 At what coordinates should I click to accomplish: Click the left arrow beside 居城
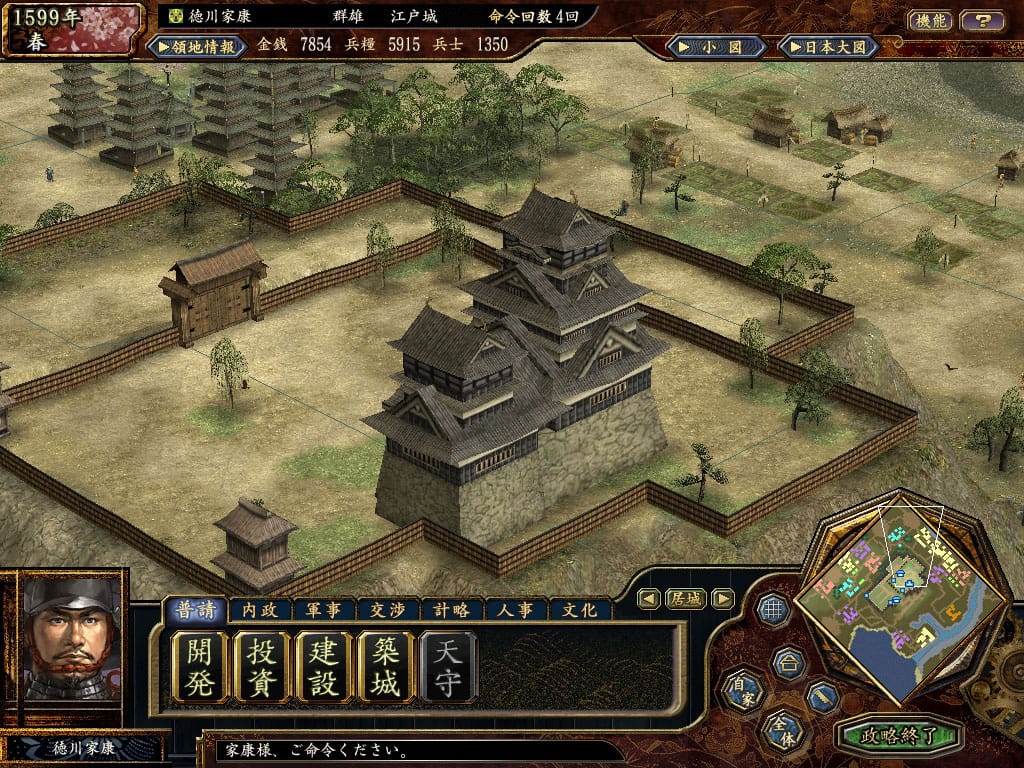pos(649,599)
